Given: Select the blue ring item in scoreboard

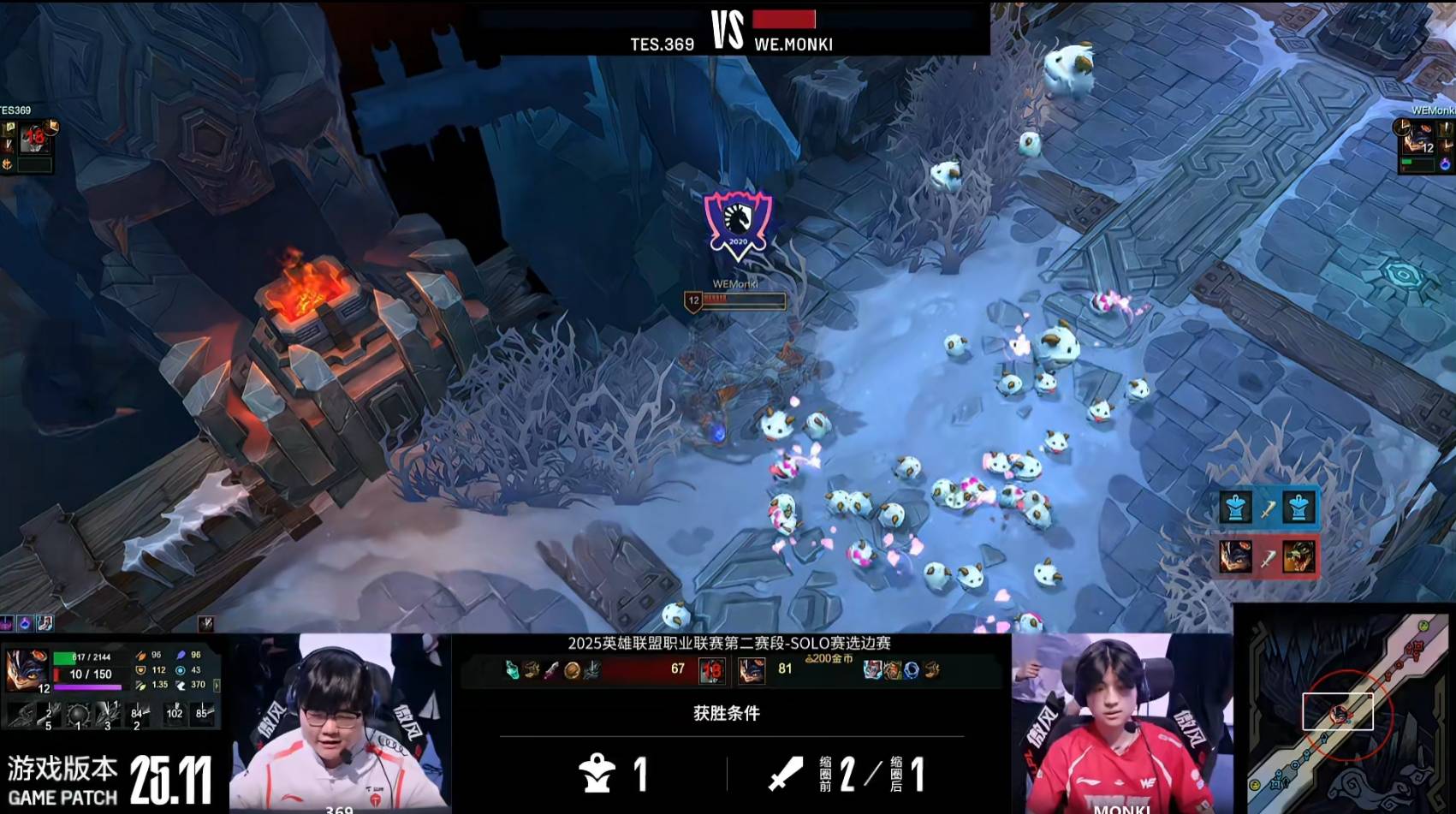Looking at the screenshot, I should click(912, 670).
